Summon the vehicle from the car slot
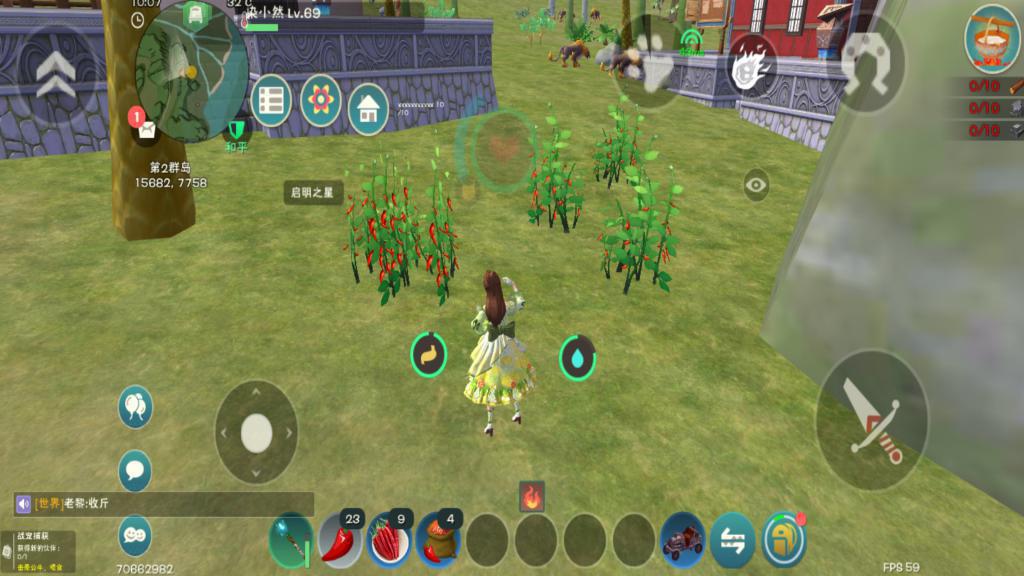Image resolution: width=1024 pixels, height=576 pixels. (684, 540)
